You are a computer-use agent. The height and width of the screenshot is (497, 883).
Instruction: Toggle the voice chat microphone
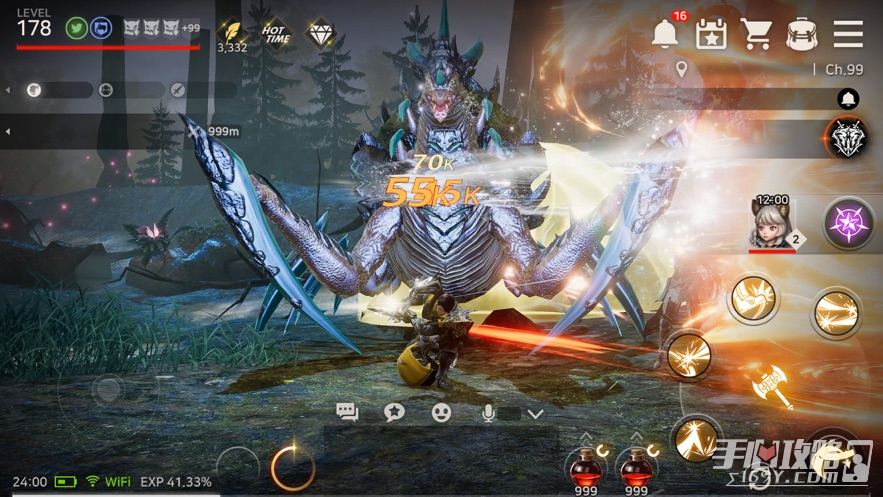point(490,412)
